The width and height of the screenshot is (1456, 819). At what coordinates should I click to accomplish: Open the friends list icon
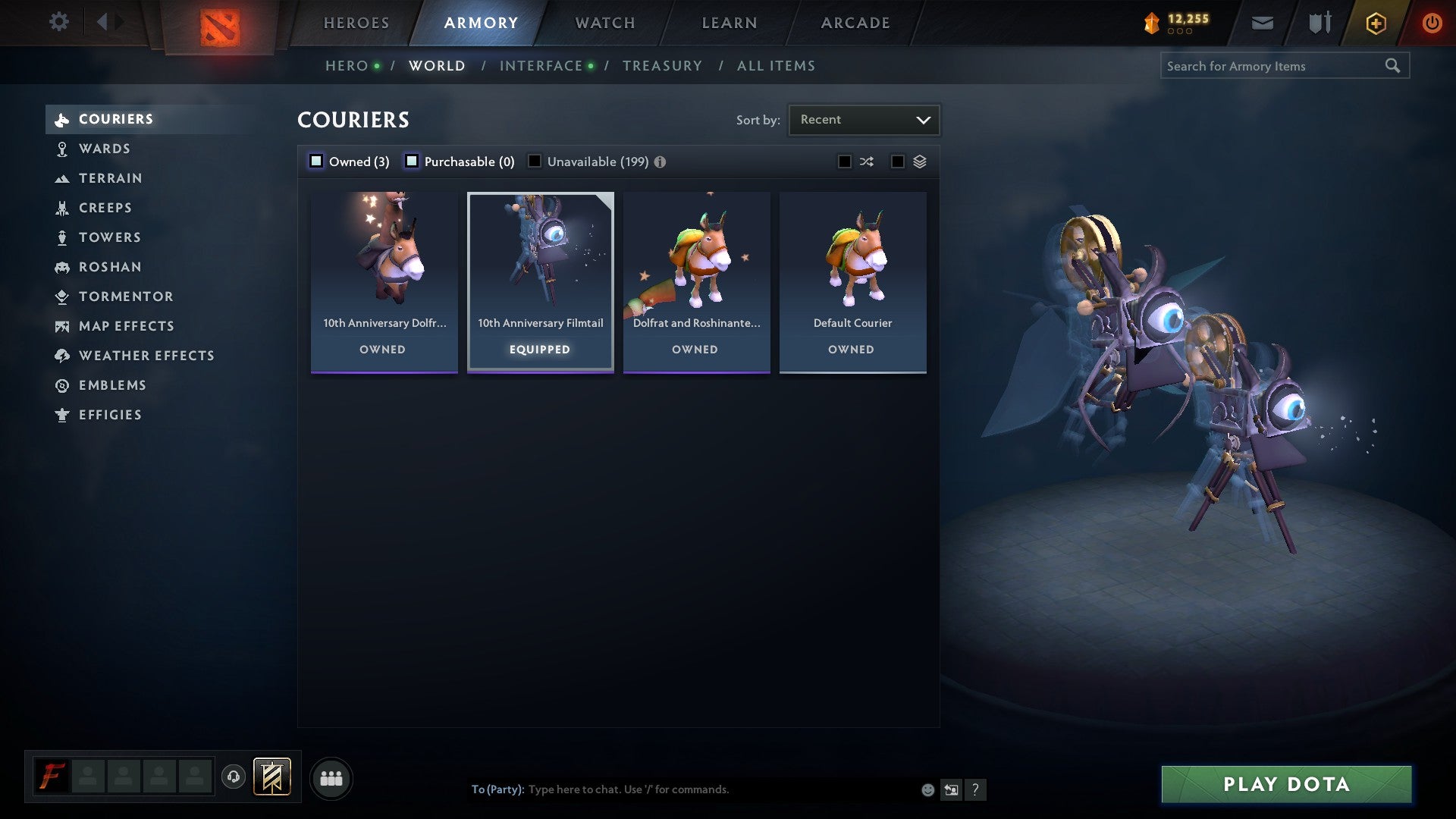[x=331, y=777]
